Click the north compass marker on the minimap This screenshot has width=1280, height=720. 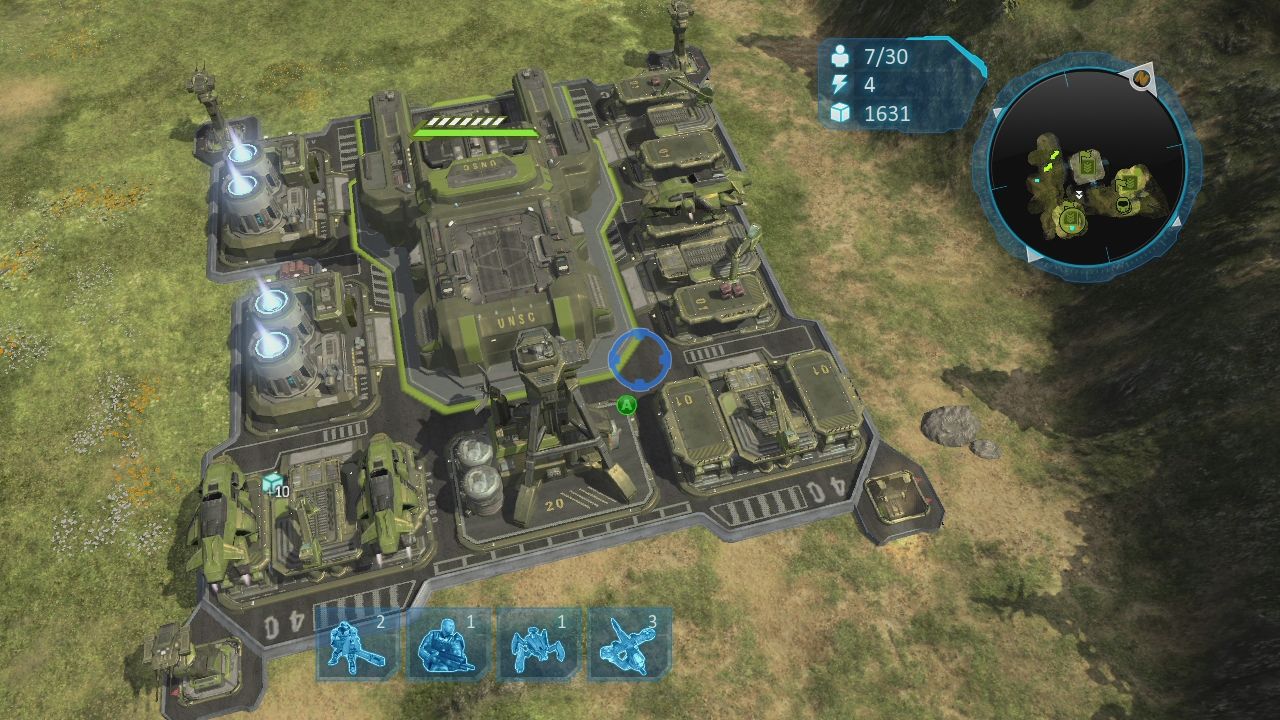(1141, 78)
